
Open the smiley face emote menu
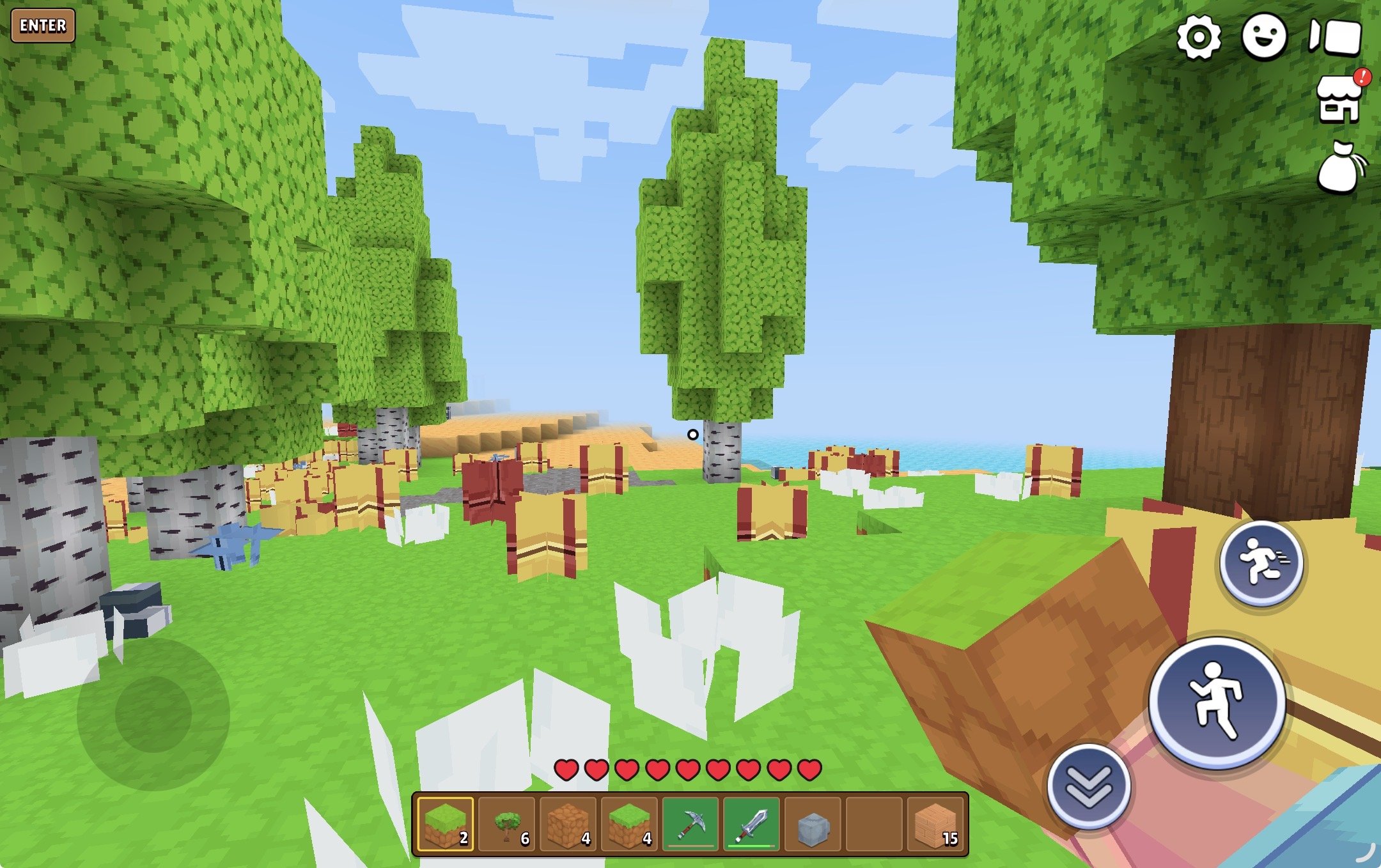(x=1264, y=37)
